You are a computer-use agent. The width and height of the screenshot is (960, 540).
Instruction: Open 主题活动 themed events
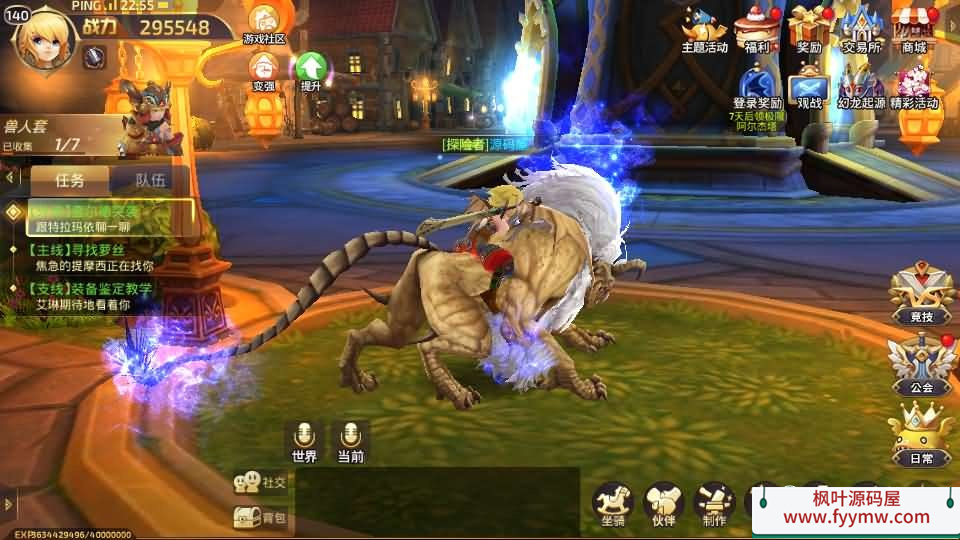coord(705,28)
